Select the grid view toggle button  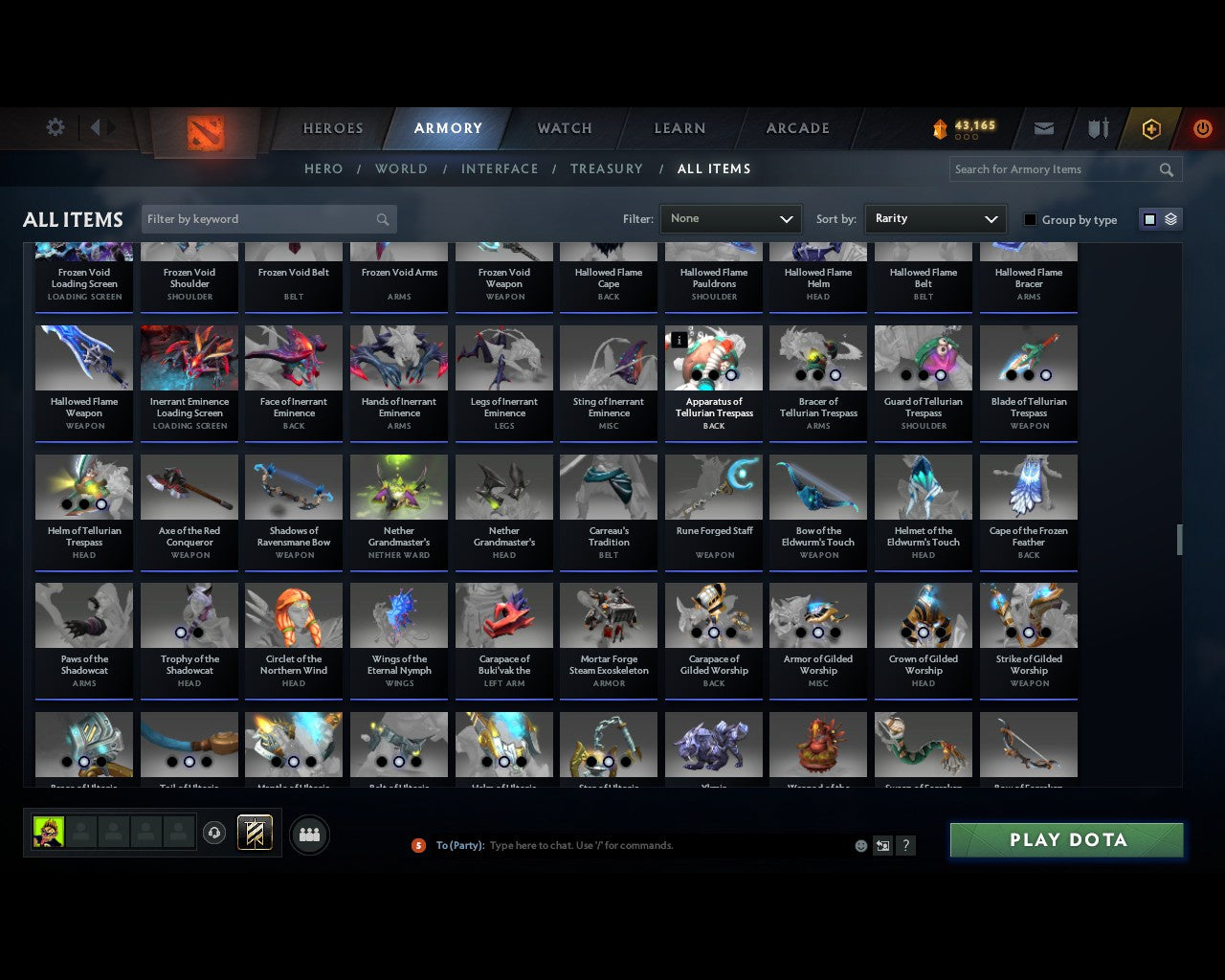pyautogui.click(x=1149, y=218)
